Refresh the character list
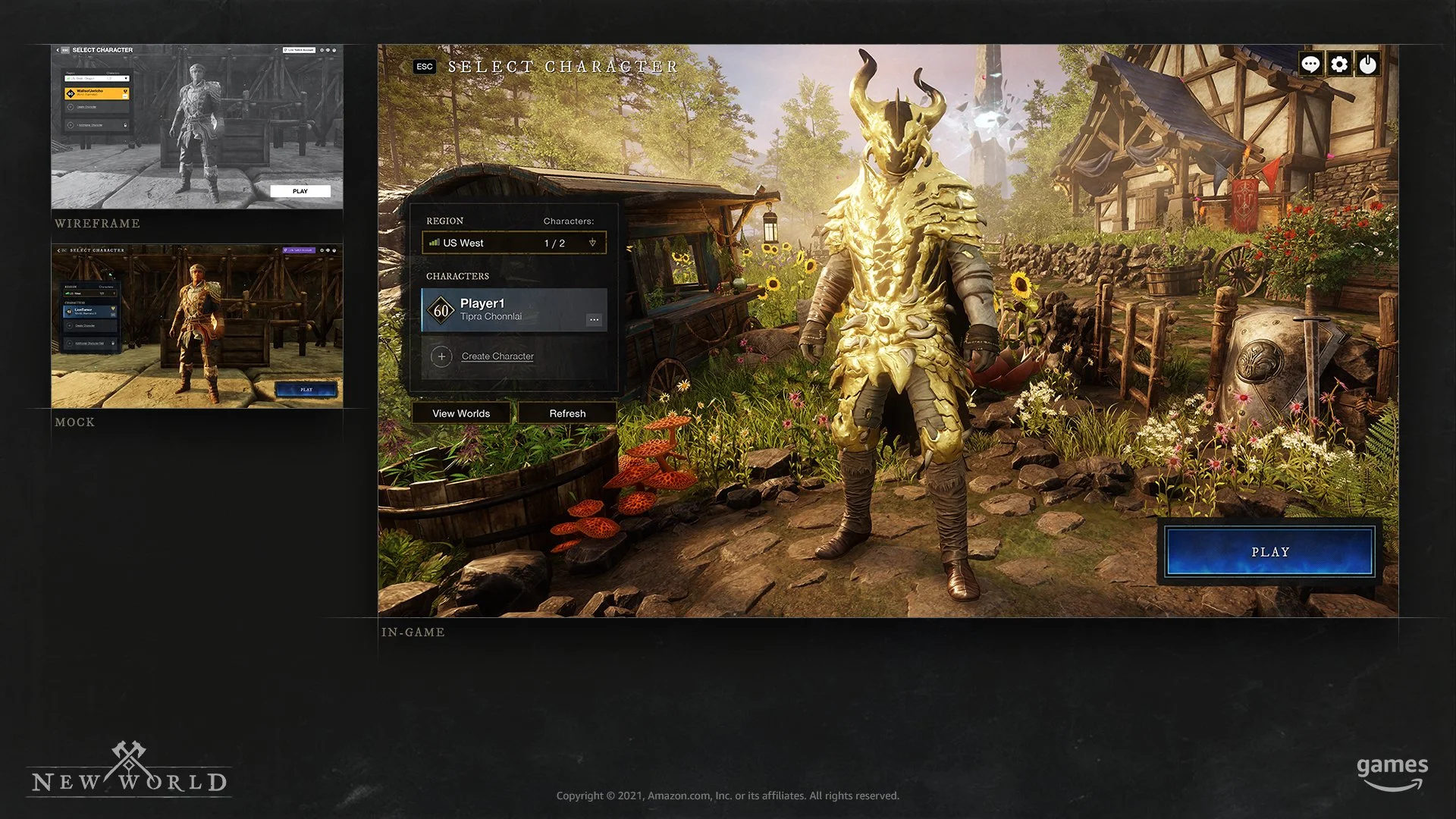Screen dimensions: 1456x819 tap(567, 413)
